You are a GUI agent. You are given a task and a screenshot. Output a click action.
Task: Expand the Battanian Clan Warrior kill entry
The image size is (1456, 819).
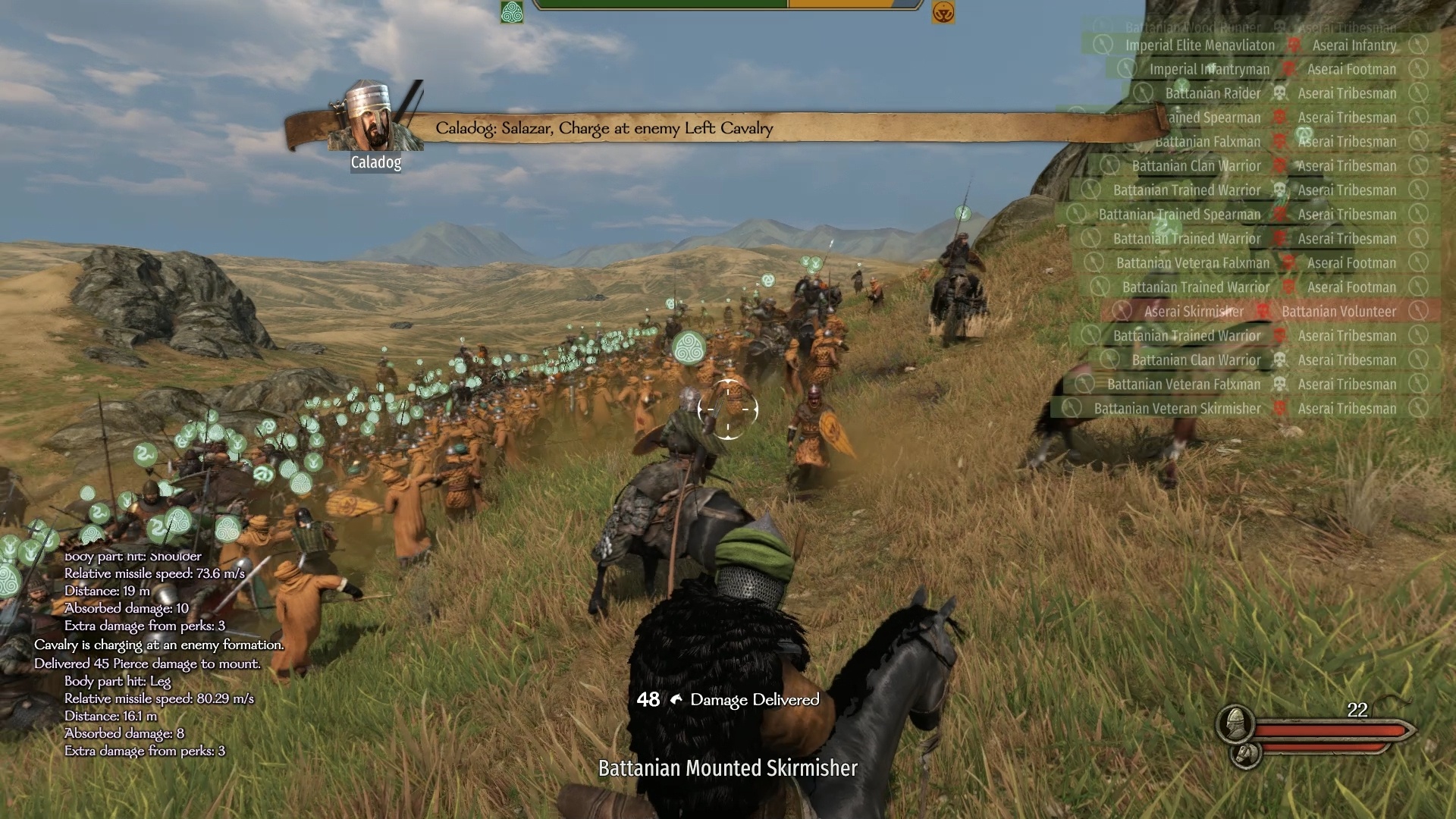tap(1195, 165)
